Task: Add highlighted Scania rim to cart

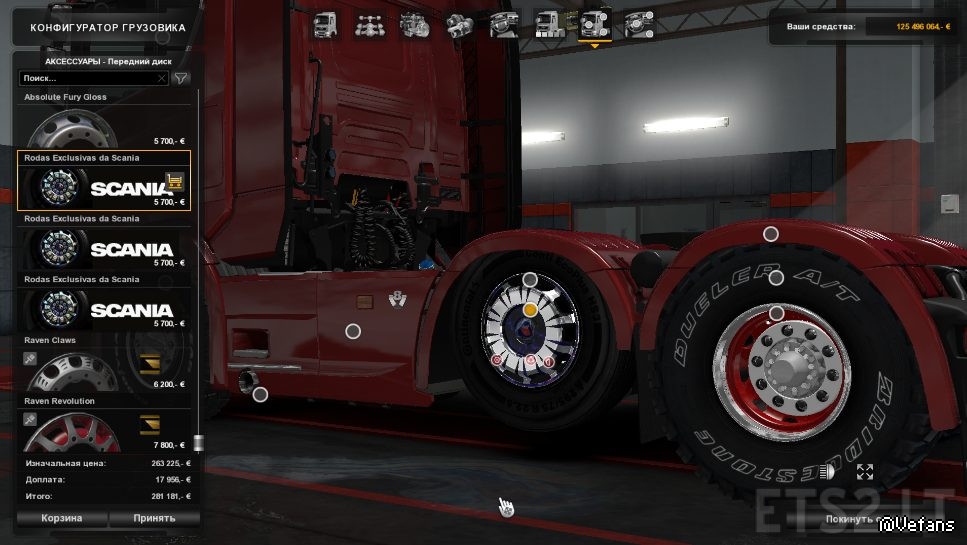Action: [x=175, y=181]
